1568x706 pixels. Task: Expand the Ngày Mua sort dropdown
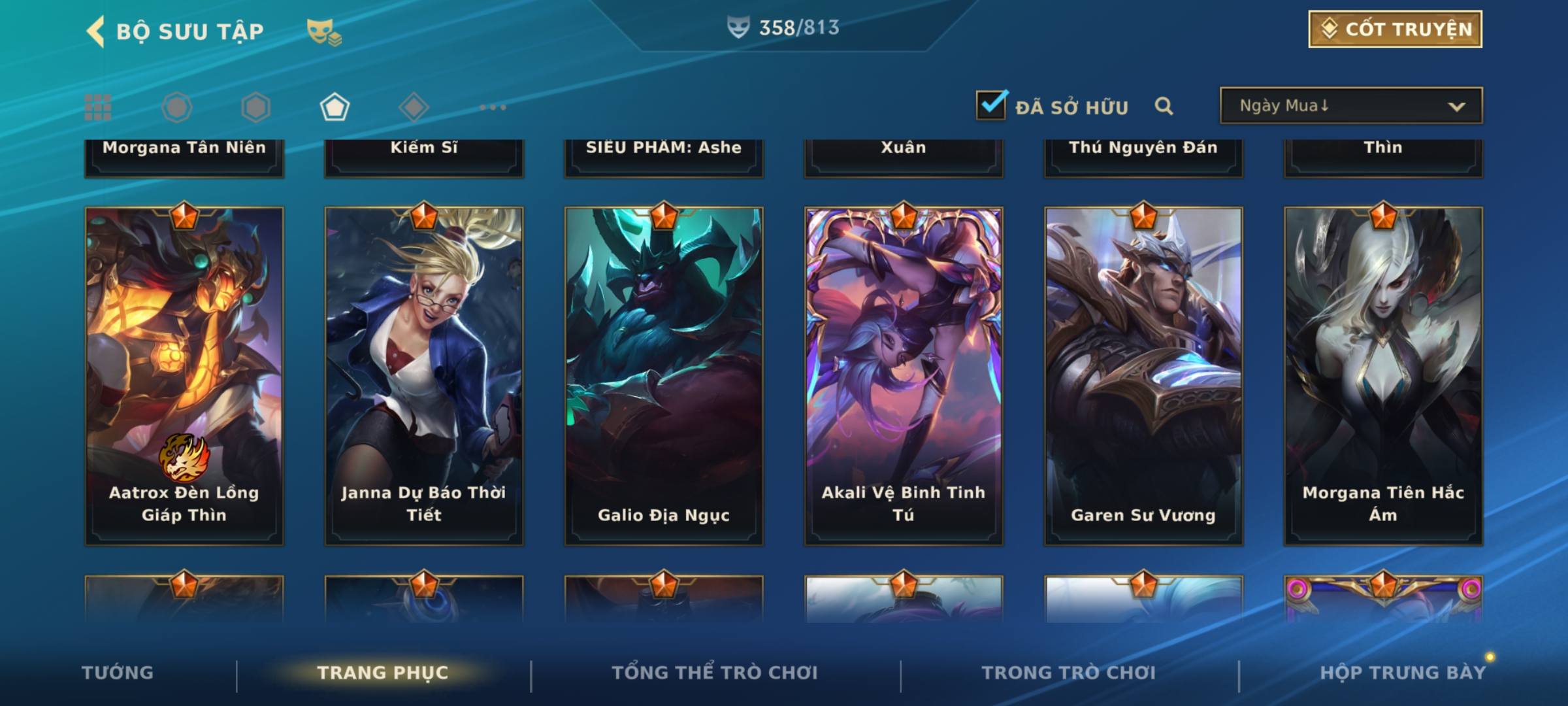click(1350, 106)
